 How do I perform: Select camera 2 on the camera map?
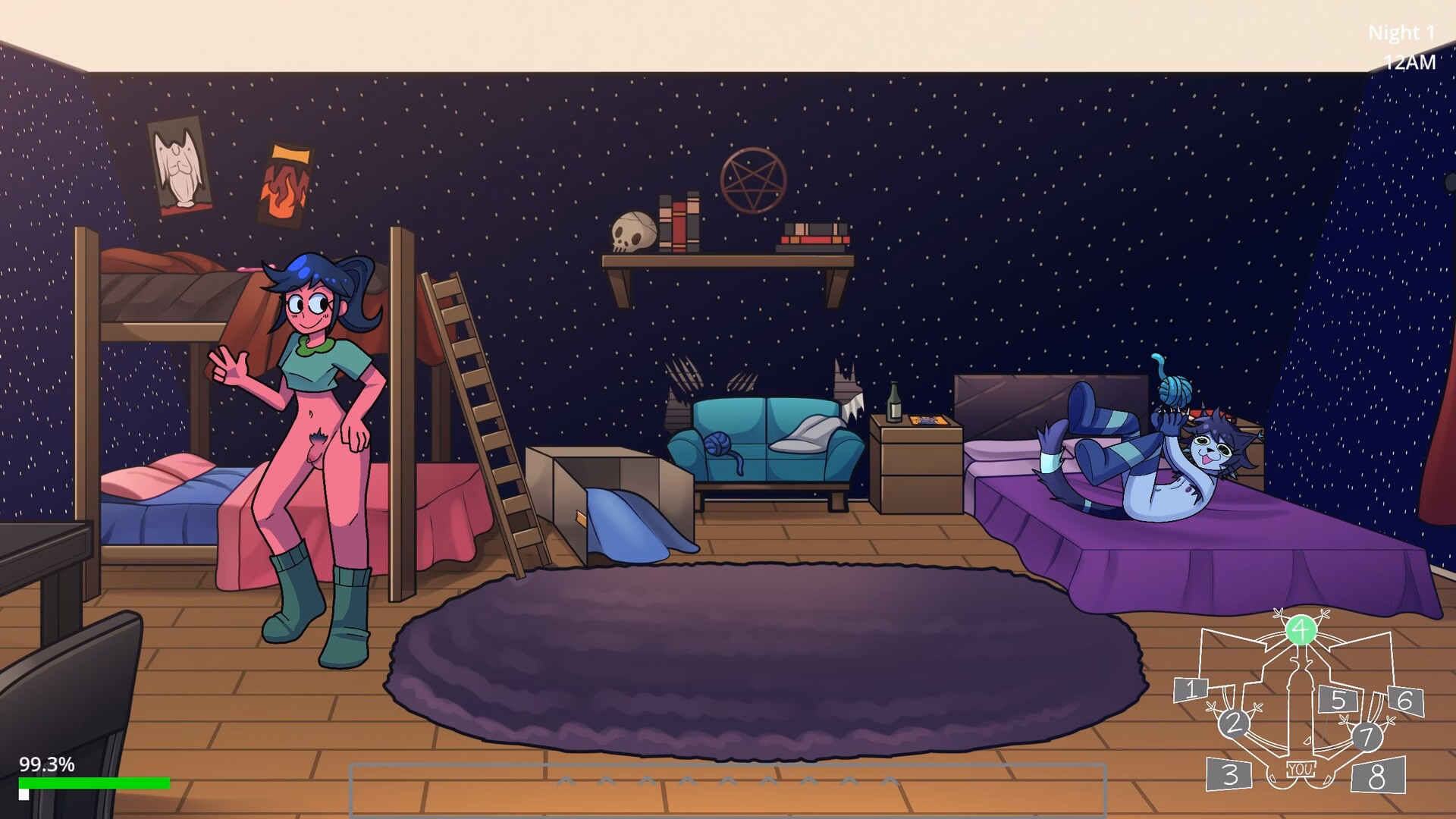tap(1234, 723)
